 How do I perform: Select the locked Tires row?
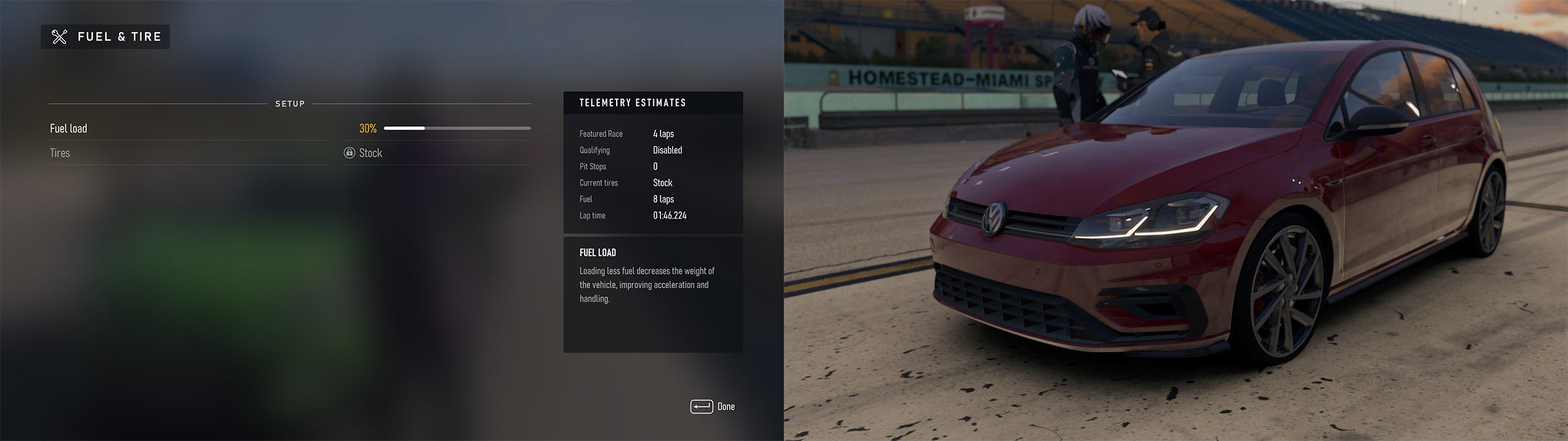coord(60,153)
